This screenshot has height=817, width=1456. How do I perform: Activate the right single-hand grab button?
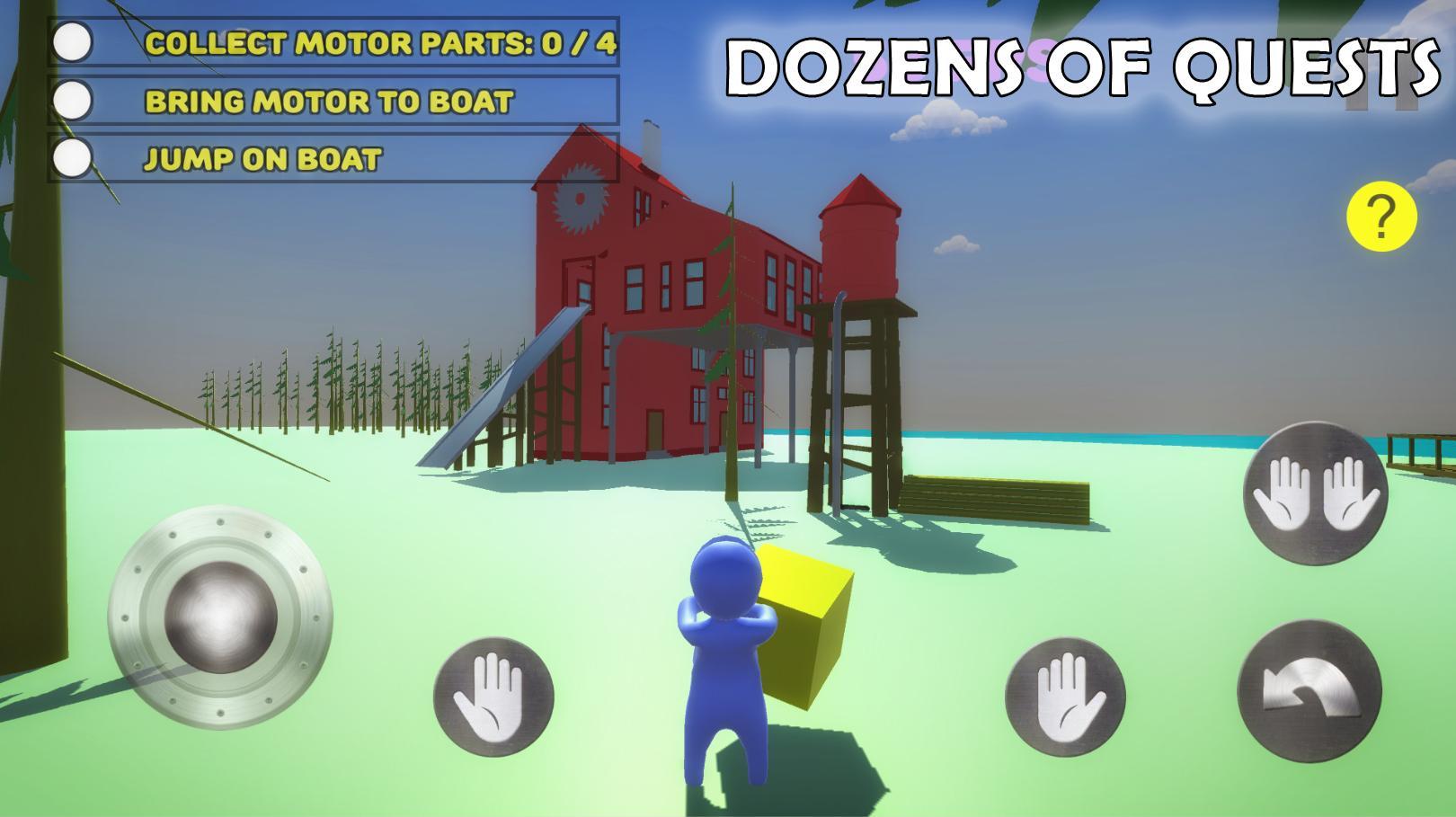(1065, 697)
